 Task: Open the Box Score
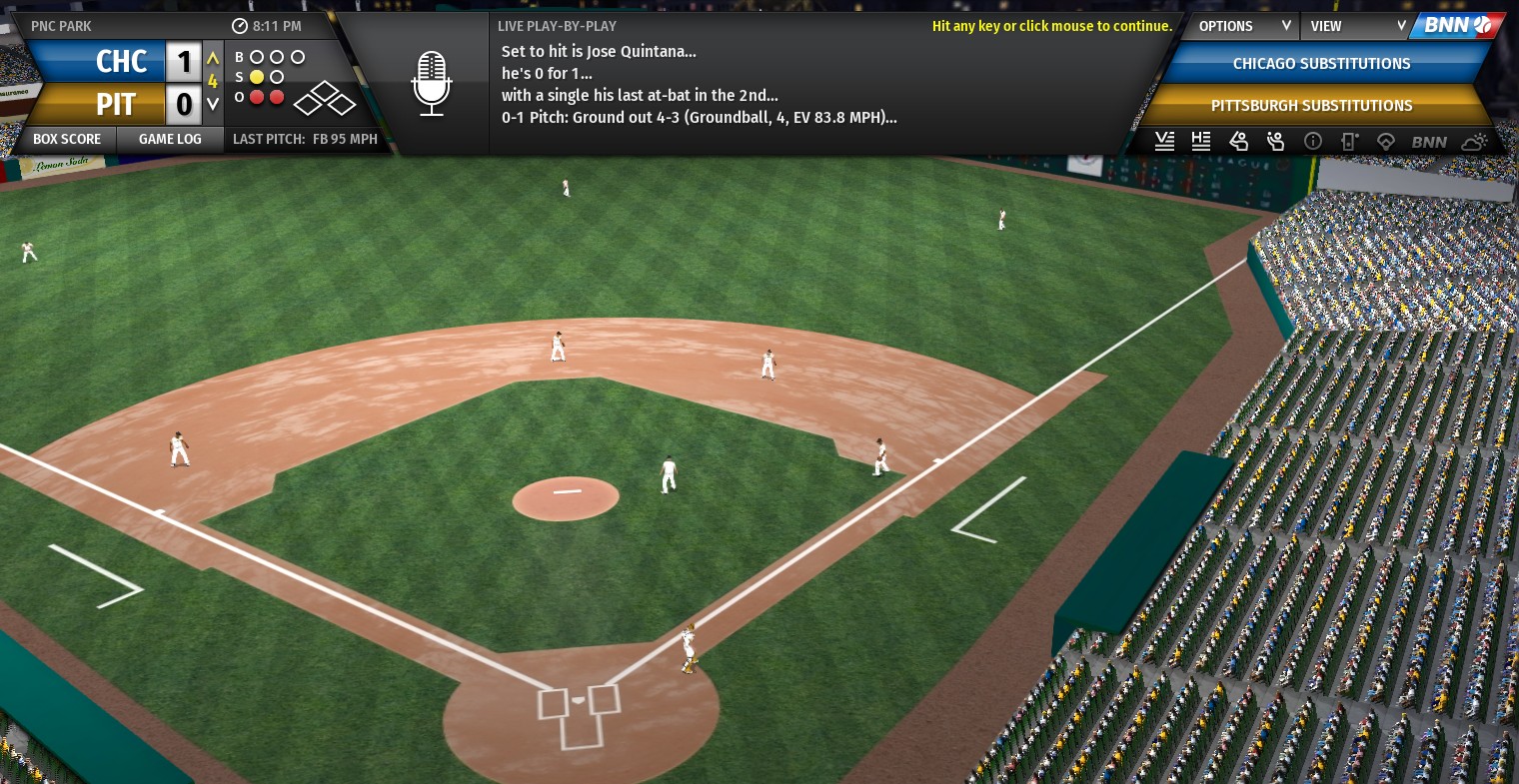click(67, 139)
